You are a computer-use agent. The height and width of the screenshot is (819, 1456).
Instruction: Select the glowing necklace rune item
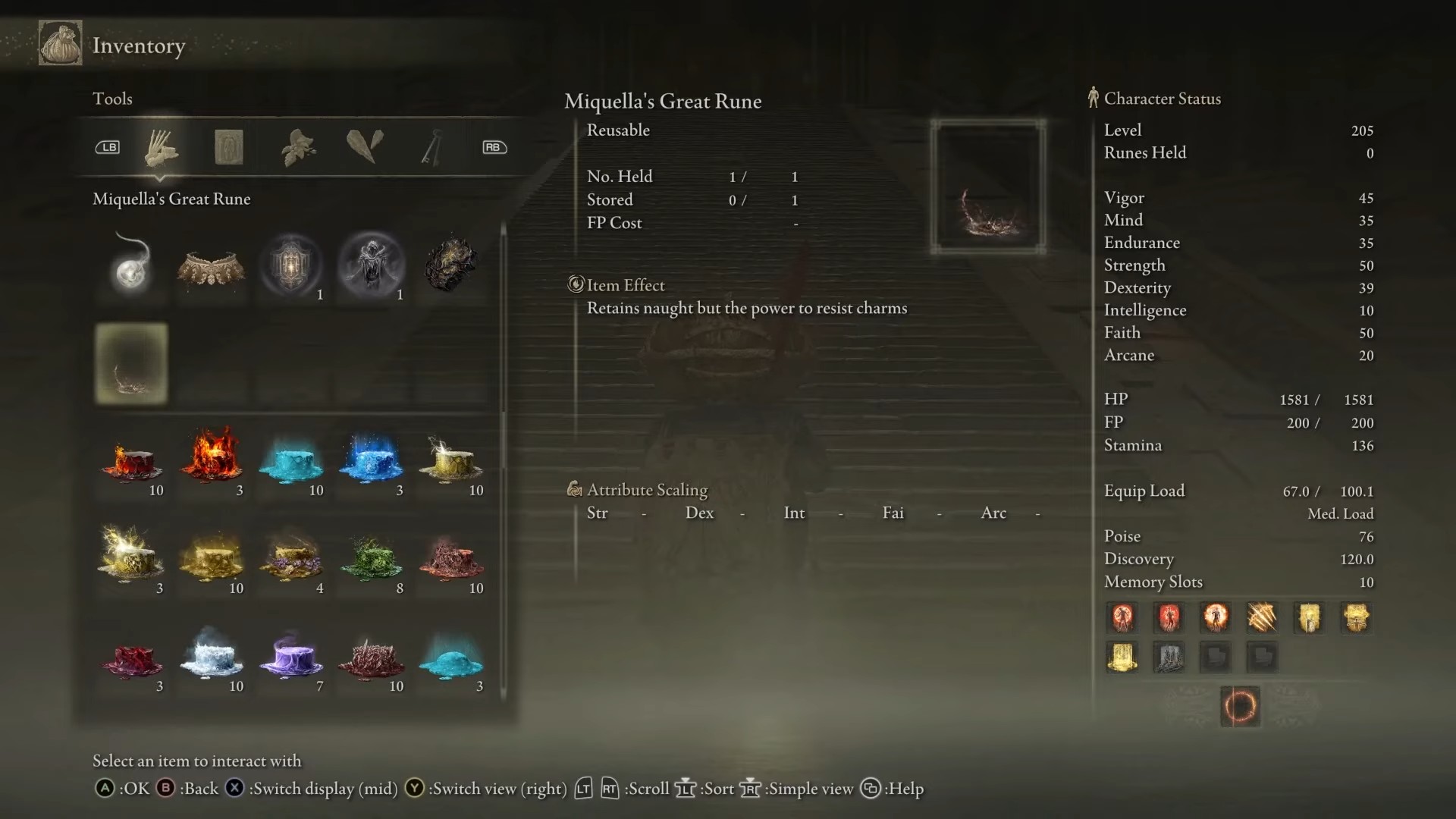(x=211, y=266)
